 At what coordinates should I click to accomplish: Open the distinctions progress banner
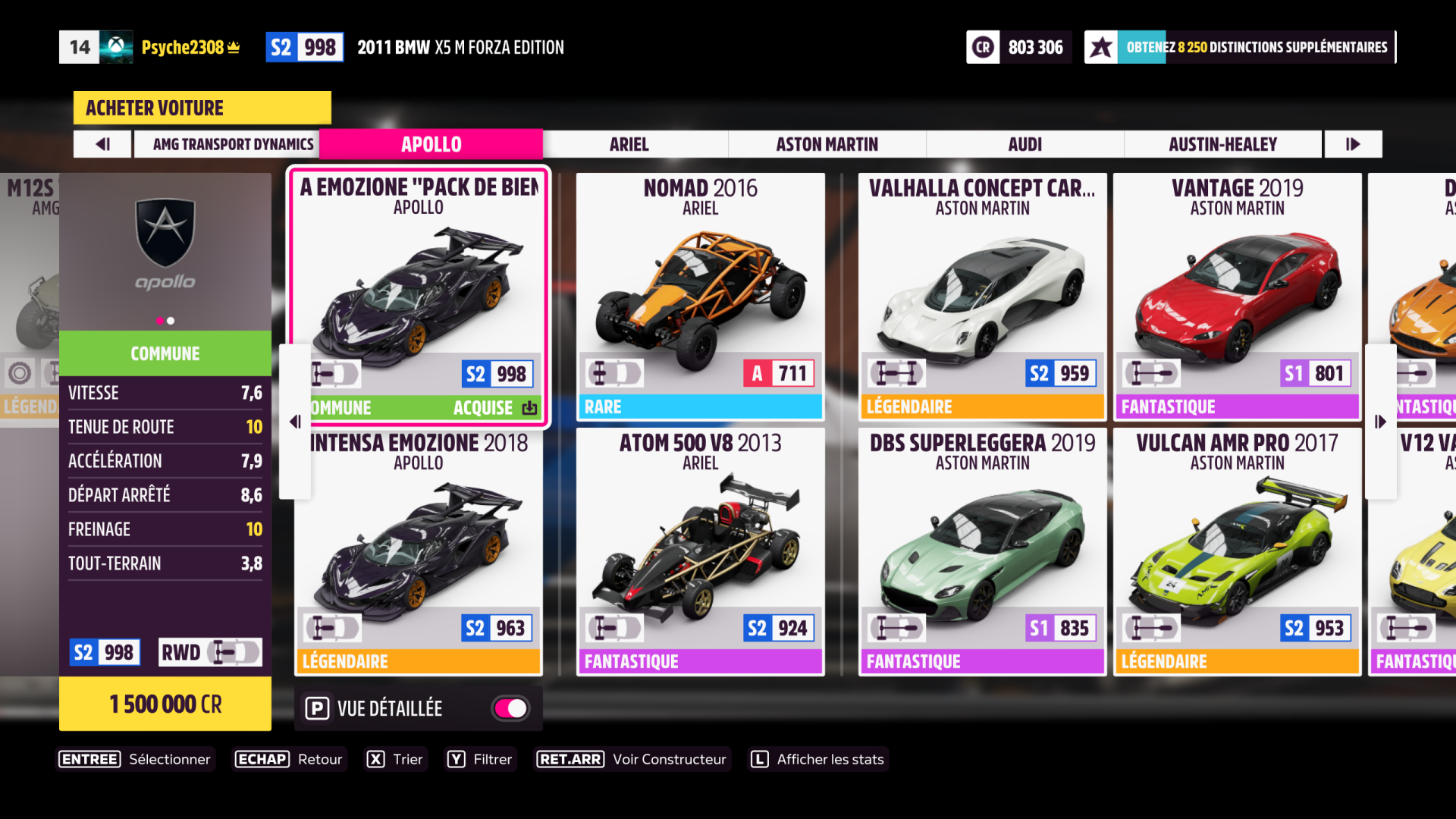pos(1240,47)
